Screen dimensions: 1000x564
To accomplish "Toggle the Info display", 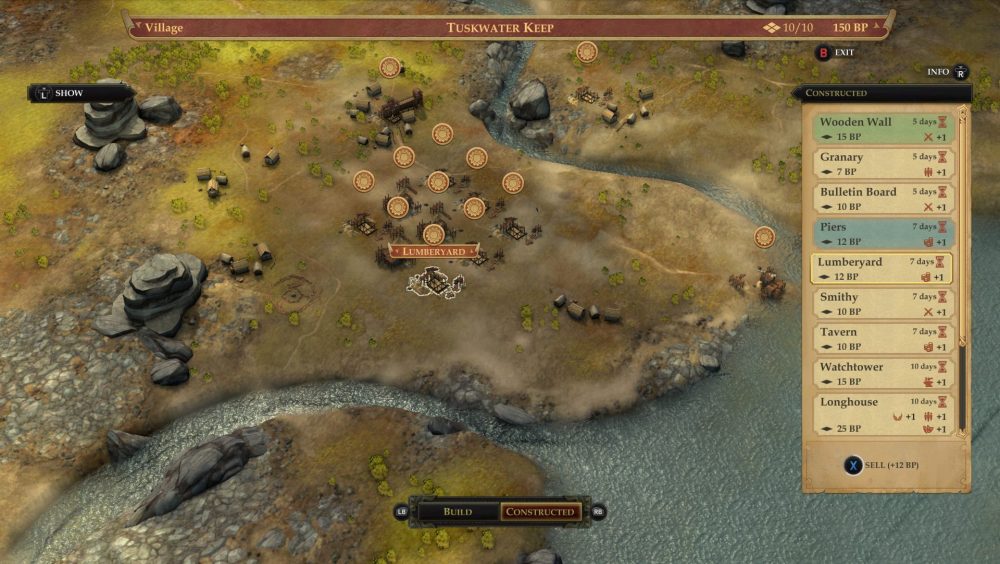I will [x=947, y=72].
